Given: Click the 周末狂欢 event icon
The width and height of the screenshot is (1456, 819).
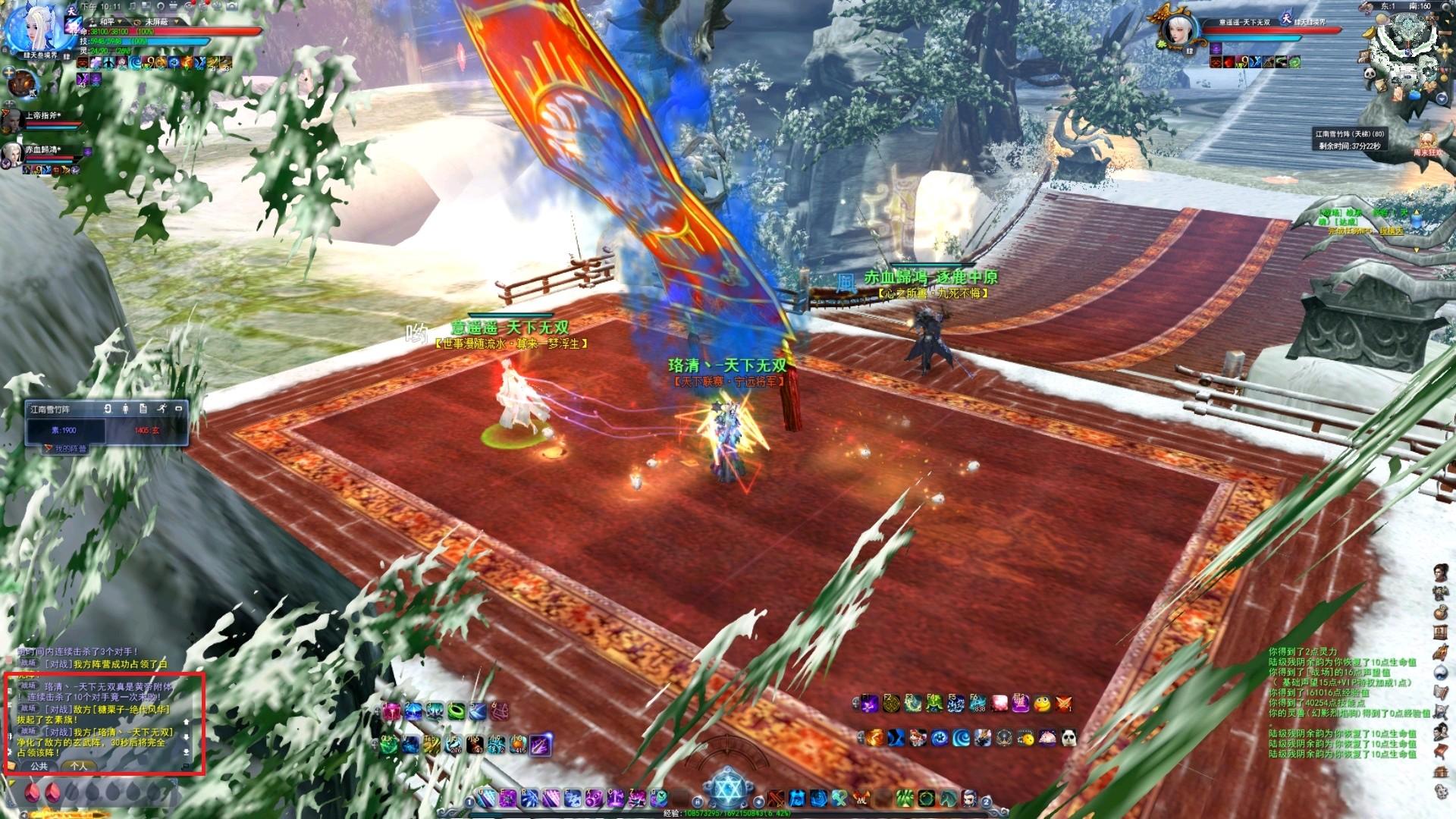Looking at the screenshot, I should 1427,142.
